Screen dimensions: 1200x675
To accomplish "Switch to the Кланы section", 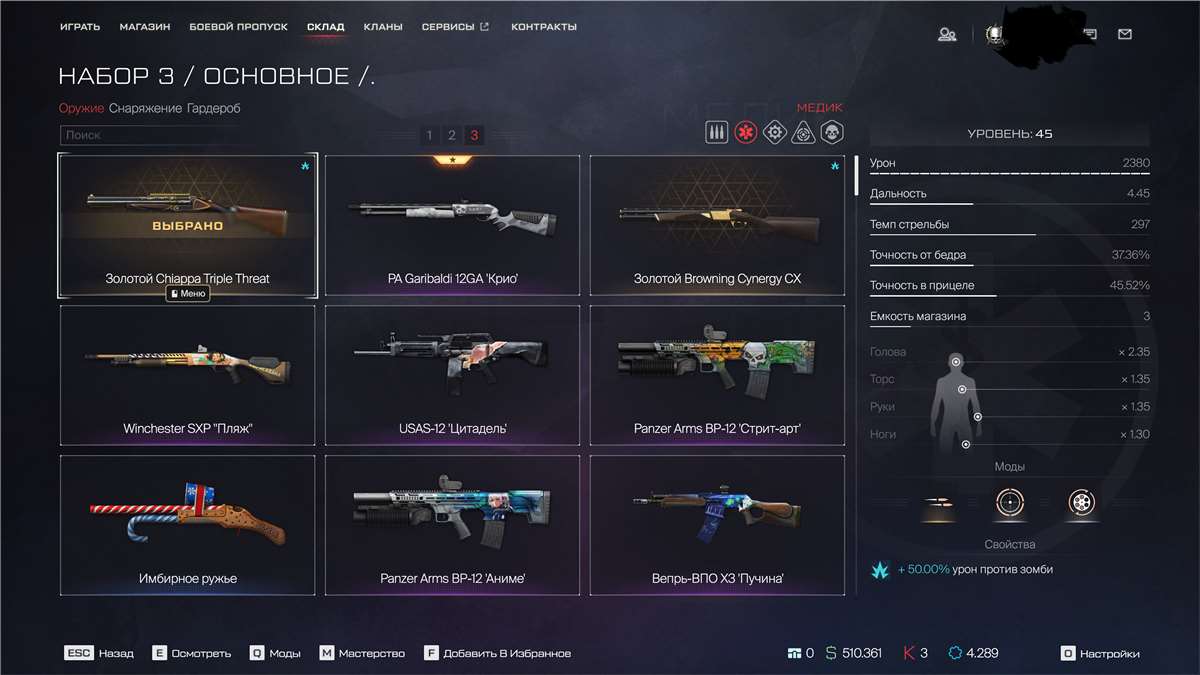I will click(x=383, y=27).
